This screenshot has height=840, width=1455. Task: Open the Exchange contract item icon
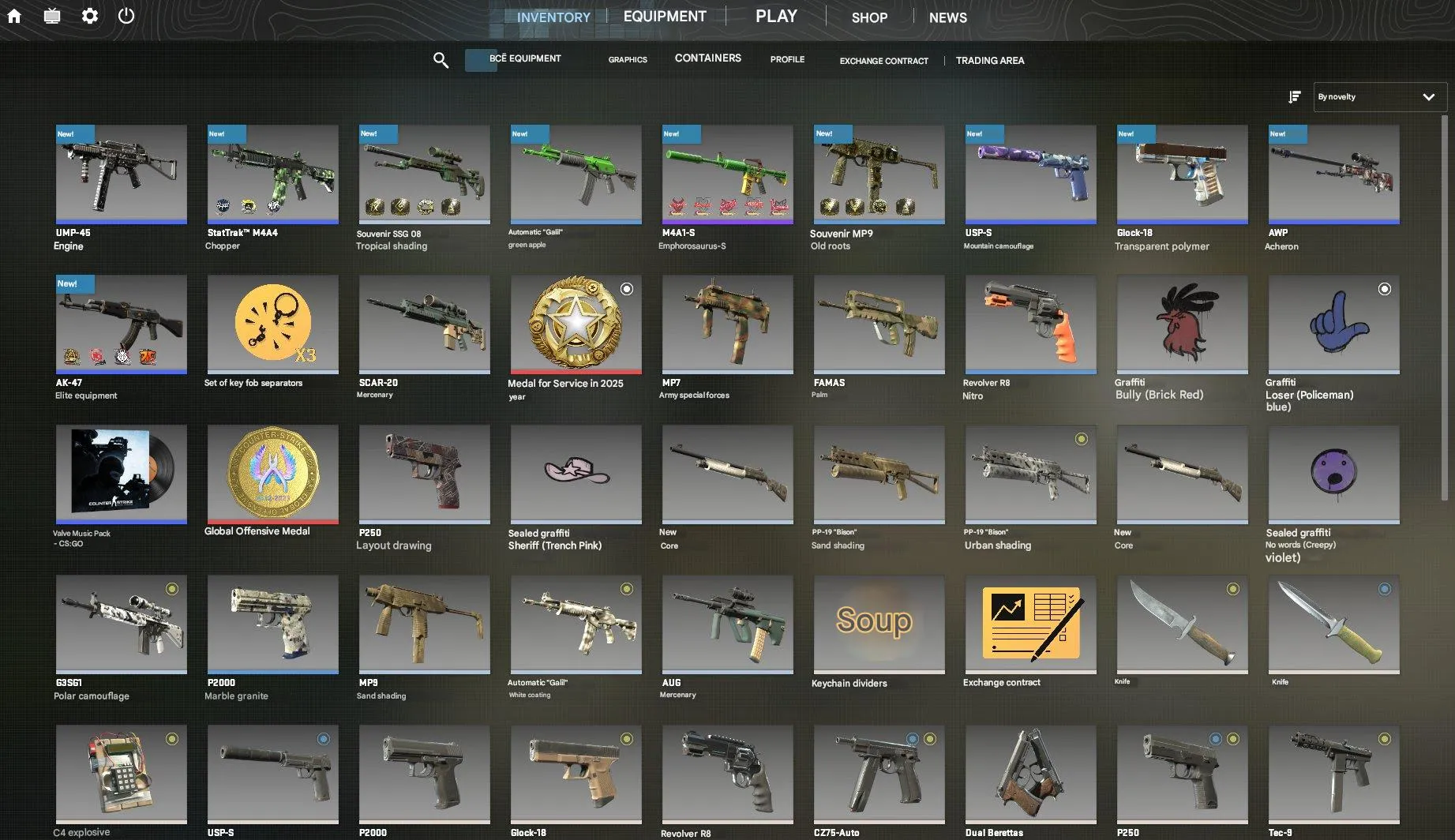coord(1029,624)
